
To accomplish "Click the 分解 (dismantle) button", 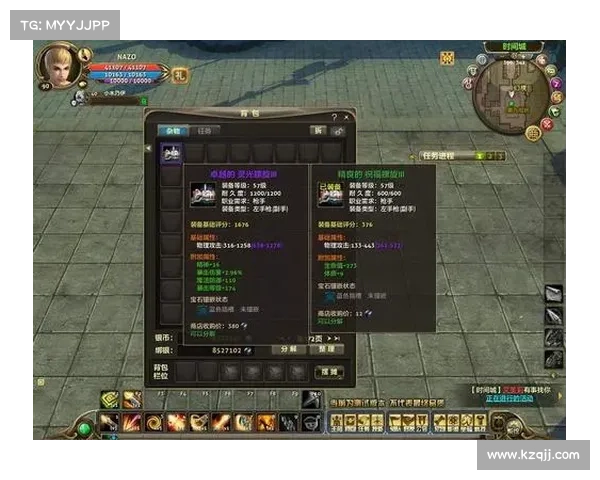I will click(x=288, y=350).
